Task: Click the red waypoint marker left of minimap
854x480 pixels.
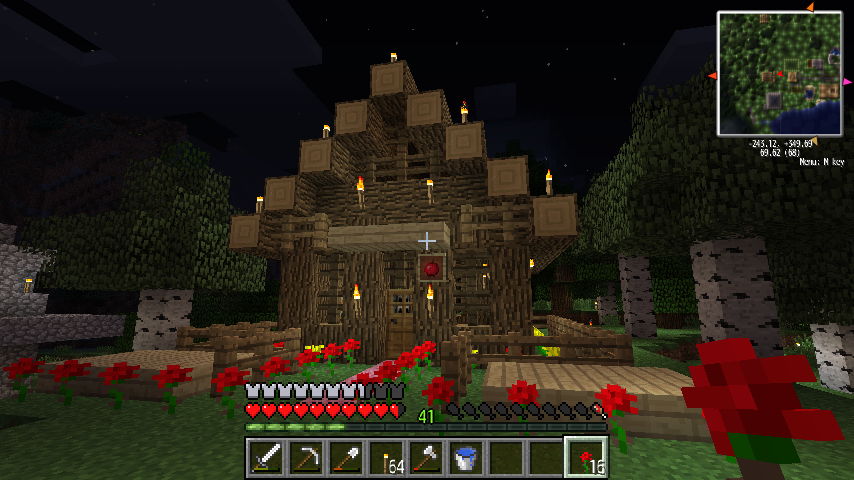Action: [712, 76]
